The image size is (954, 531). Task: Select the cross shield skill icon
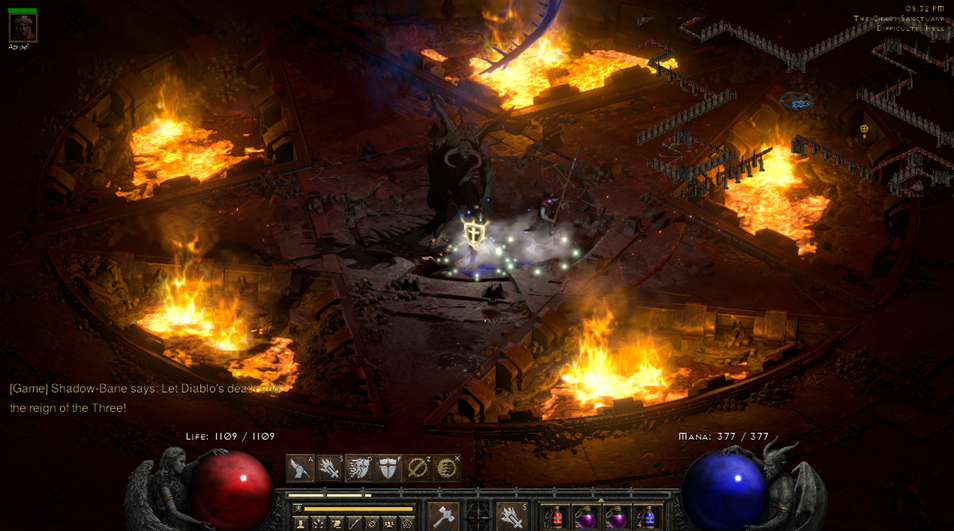[388, 468]
